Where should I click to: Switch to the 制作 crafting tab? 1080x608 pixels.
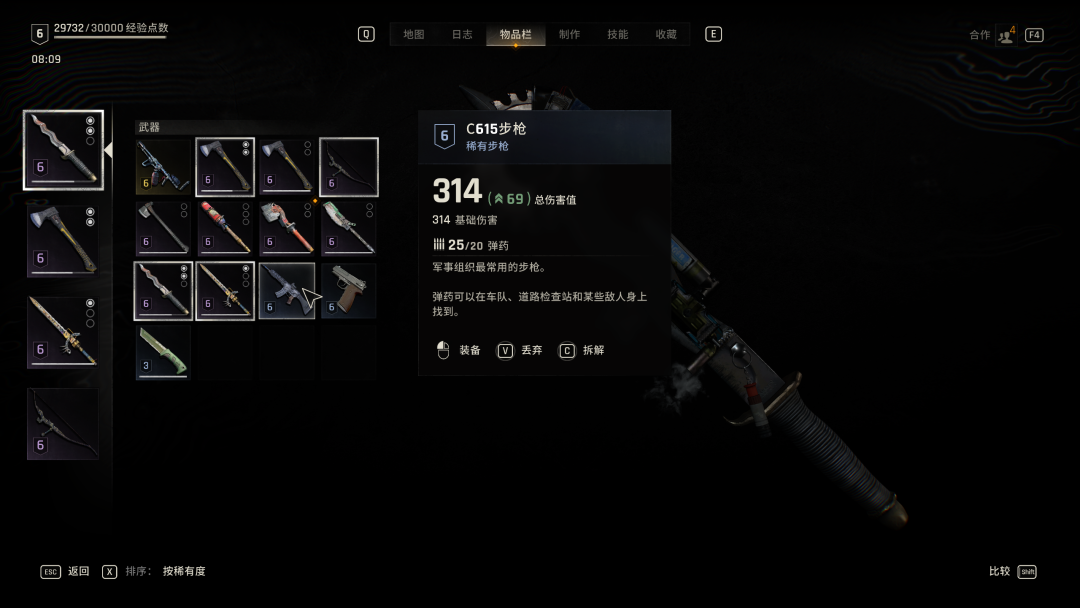(569, 34)
